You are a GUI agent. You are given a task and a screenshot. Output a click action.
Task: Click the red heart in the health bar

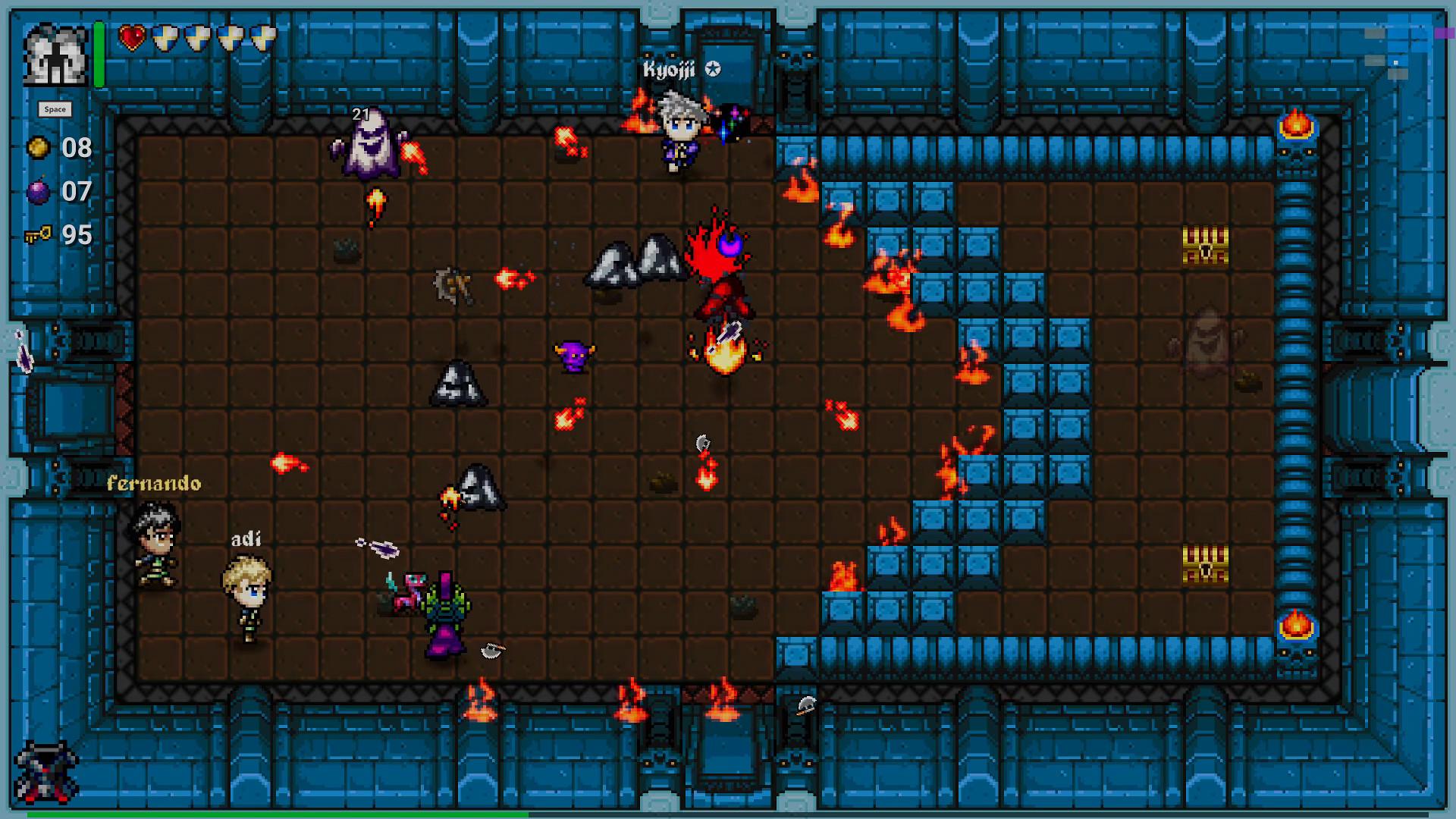130,39
